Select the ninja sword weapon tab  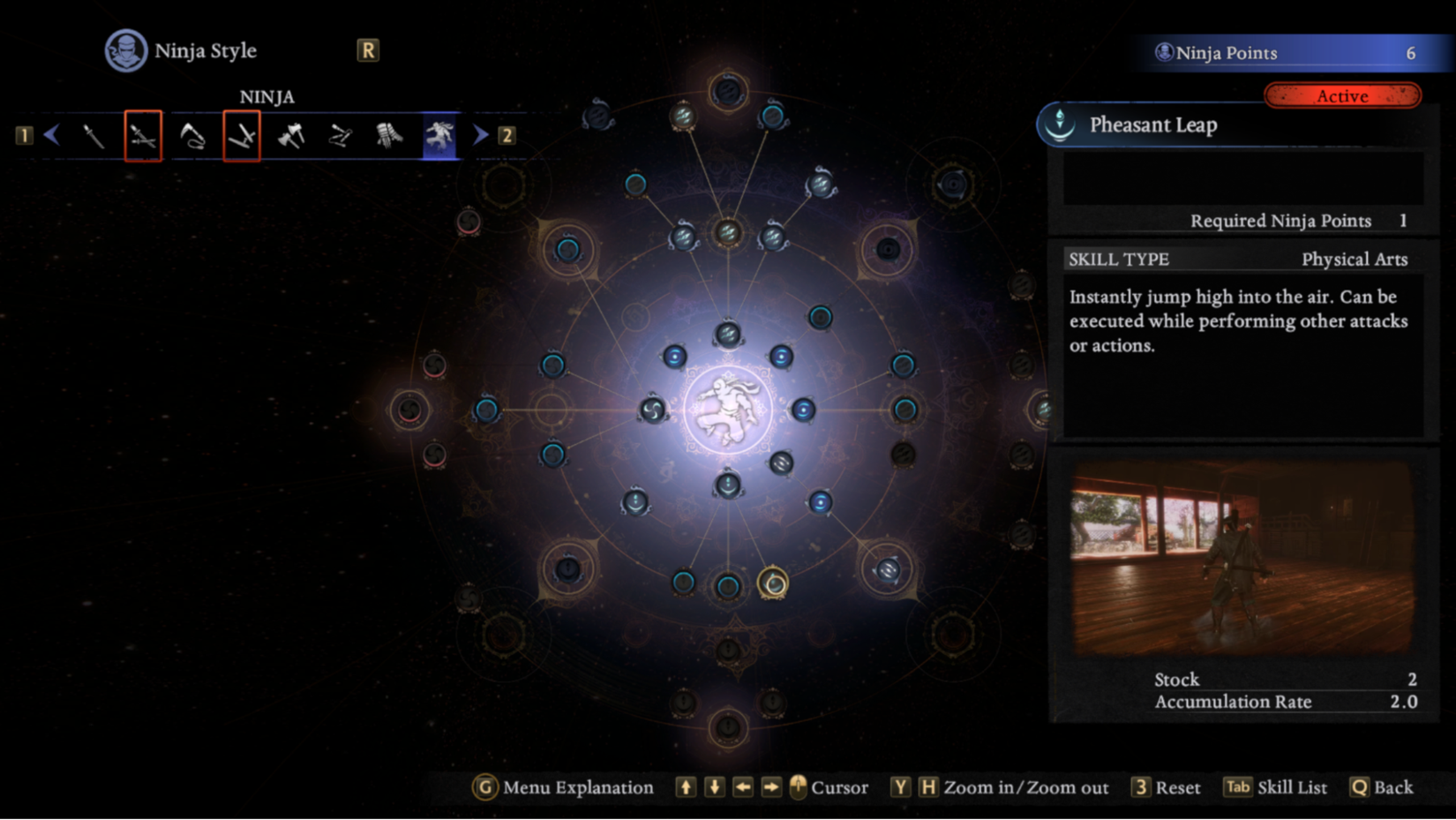pos(94,136)
